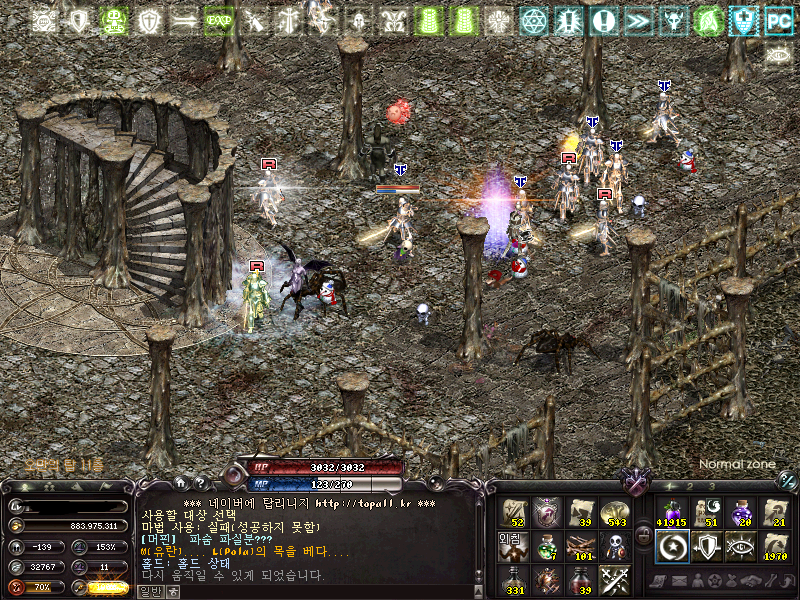Click the PC button in top bar
Image resolution: width=800 pixels, height=600 pixels.
pyautogui.click(x=777, y=20)
